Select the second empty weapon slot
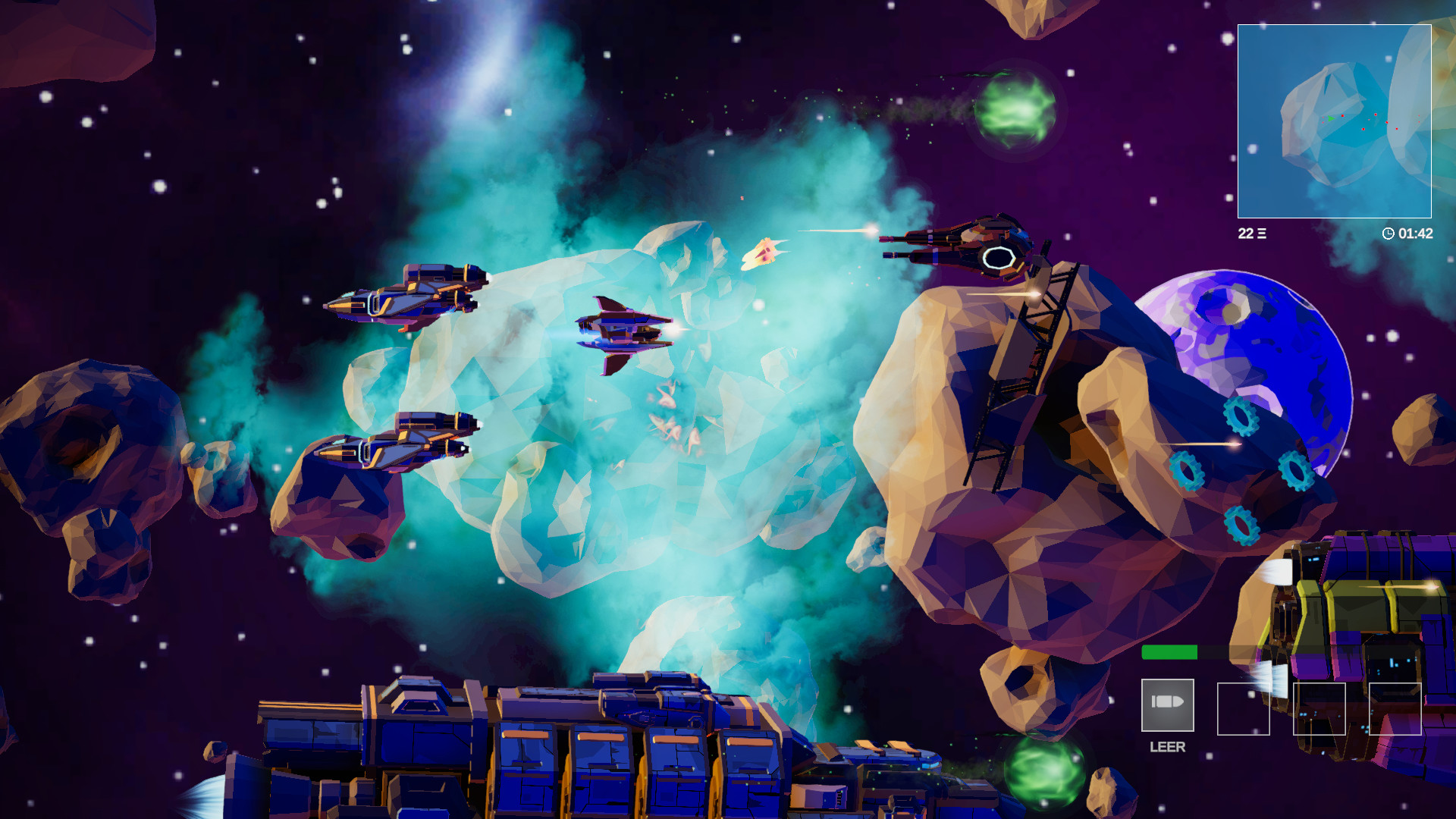 tap(1319, 709)
